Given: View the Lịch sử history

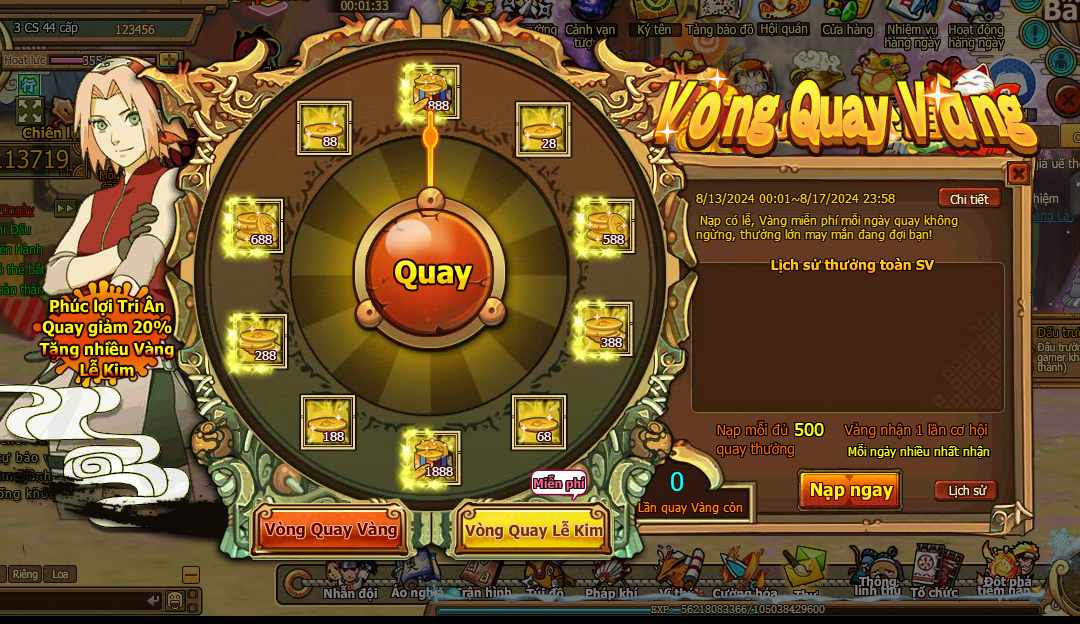Looking at the screenshot, I should [966, 491].
